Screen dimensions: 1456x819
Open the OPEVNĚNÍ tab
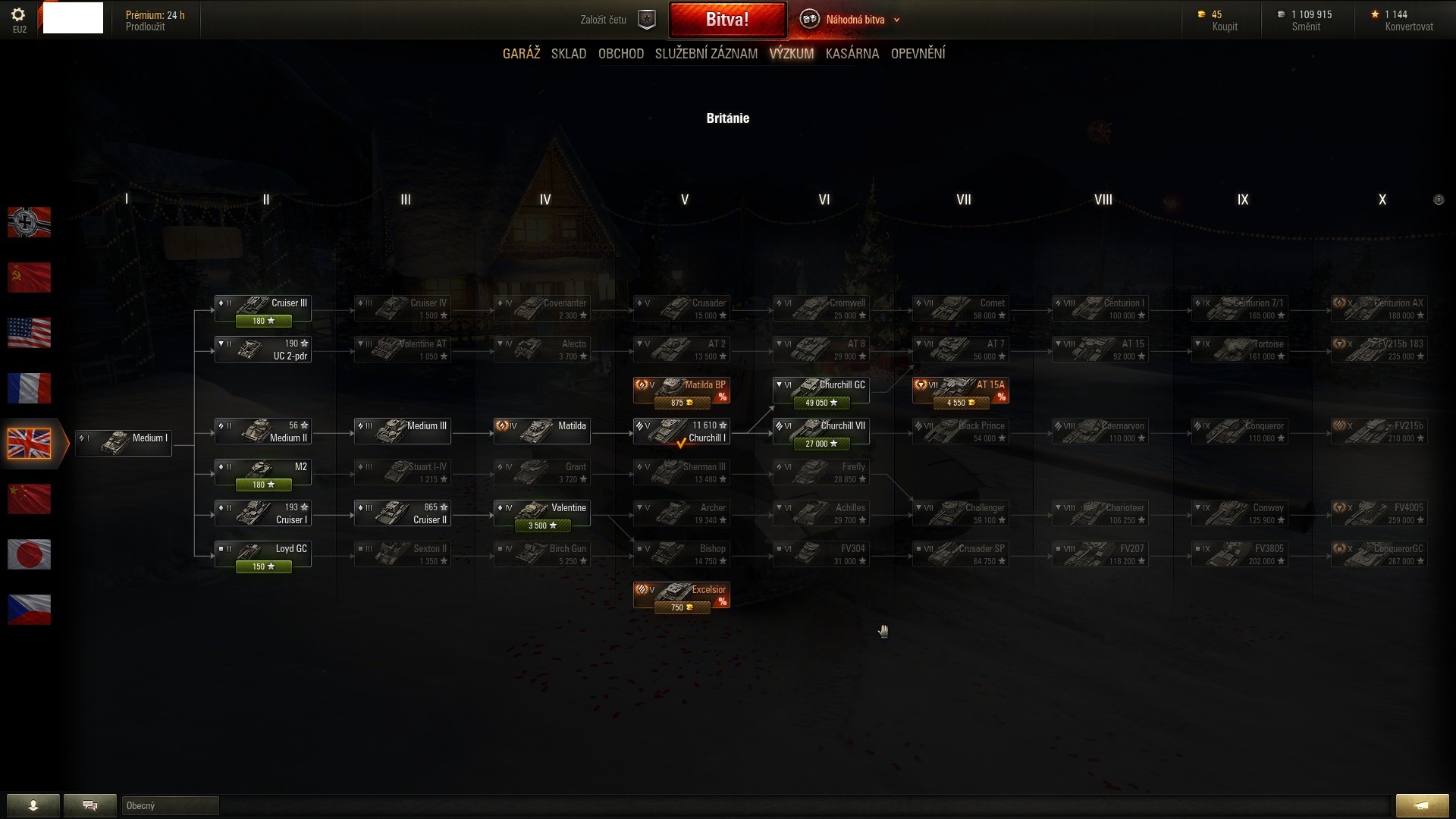[918, 54]
